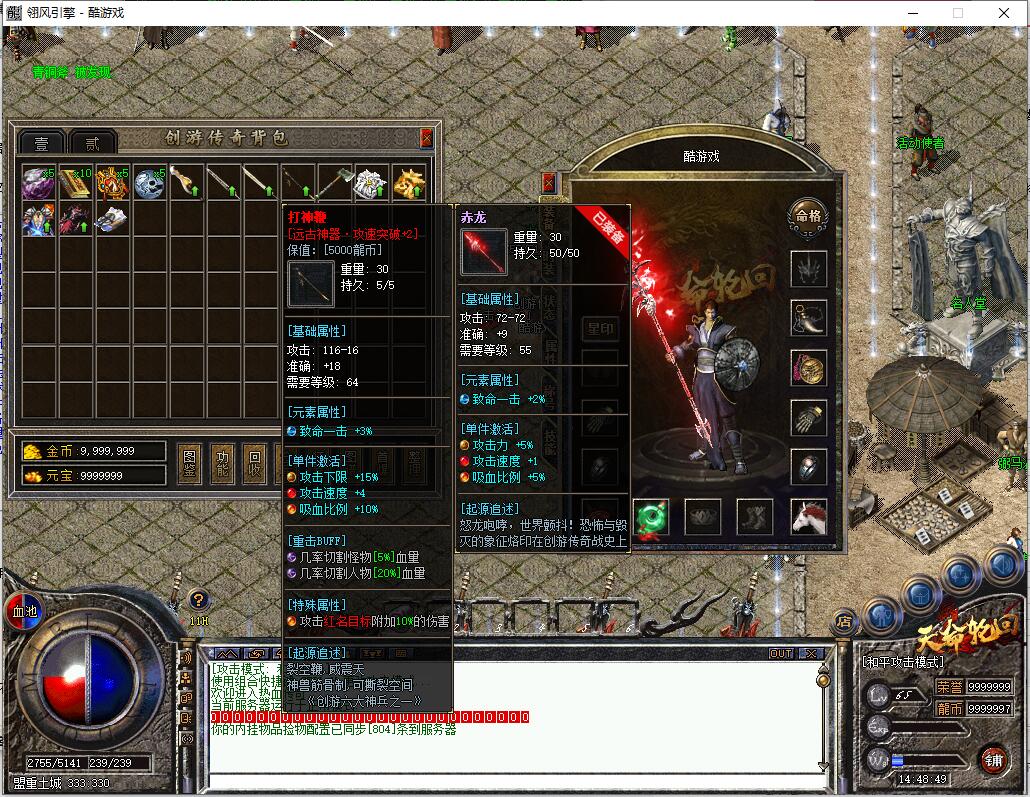Open the 铺 shop button
This screenshot has height=797, width=1030.
pos(992,758)
